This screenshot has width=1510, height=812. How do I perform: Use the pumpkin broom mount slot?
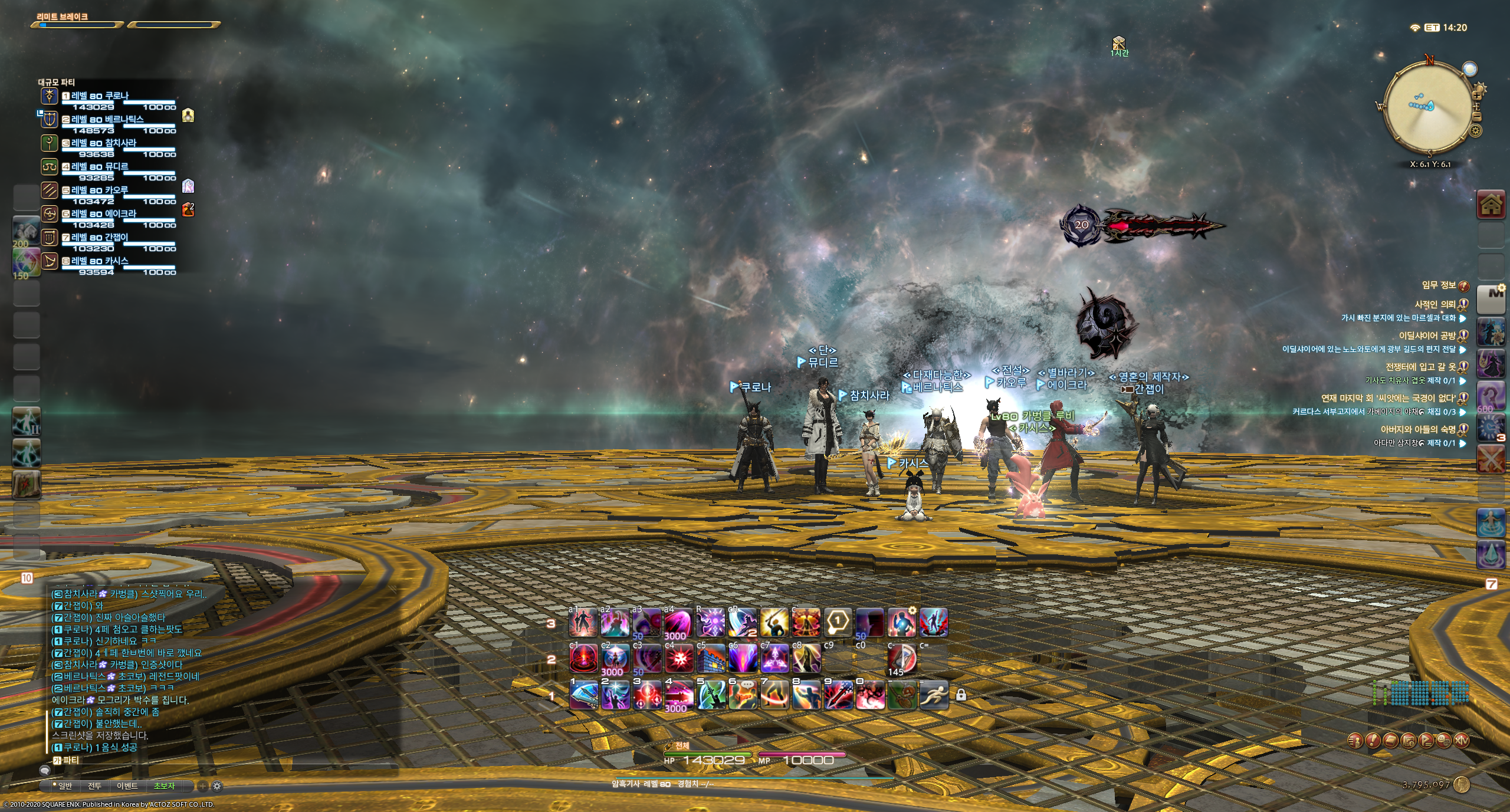[902, 695]
